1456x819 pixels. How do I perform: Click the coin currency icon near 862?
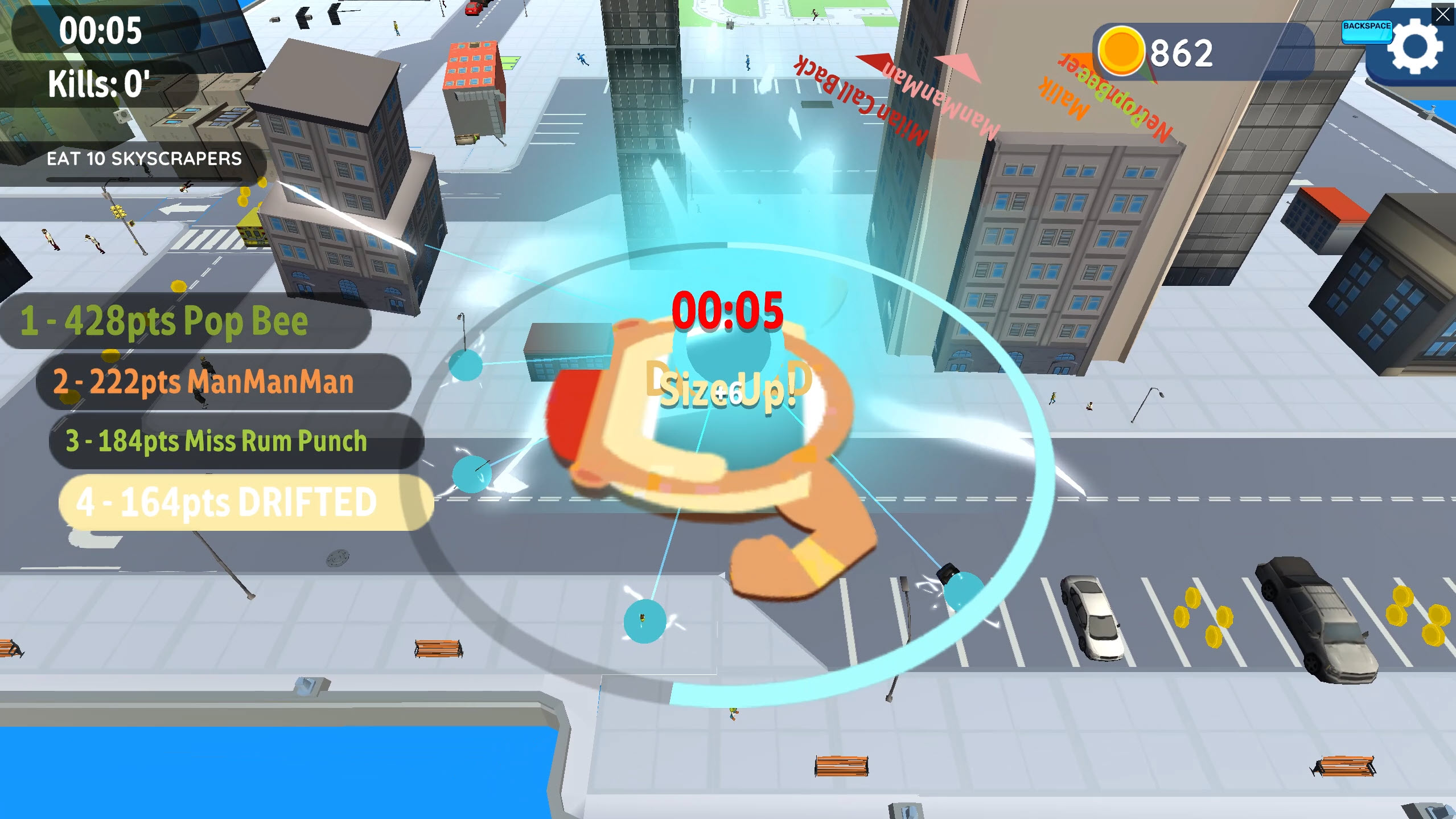(1122, 50)
